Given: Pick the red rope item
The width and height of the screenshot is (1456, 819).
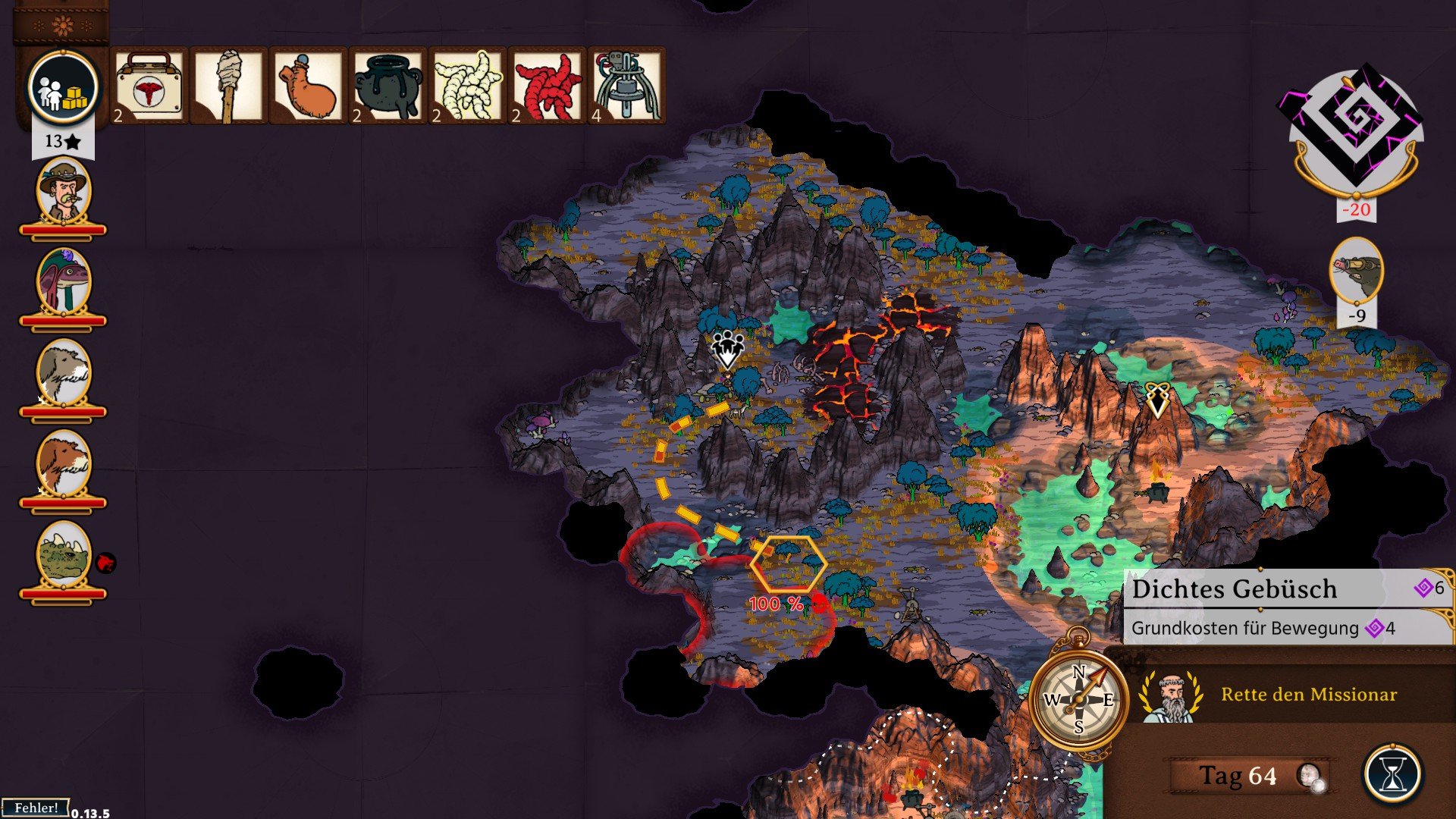Looking at the screenshot, I should coord(547,86).
